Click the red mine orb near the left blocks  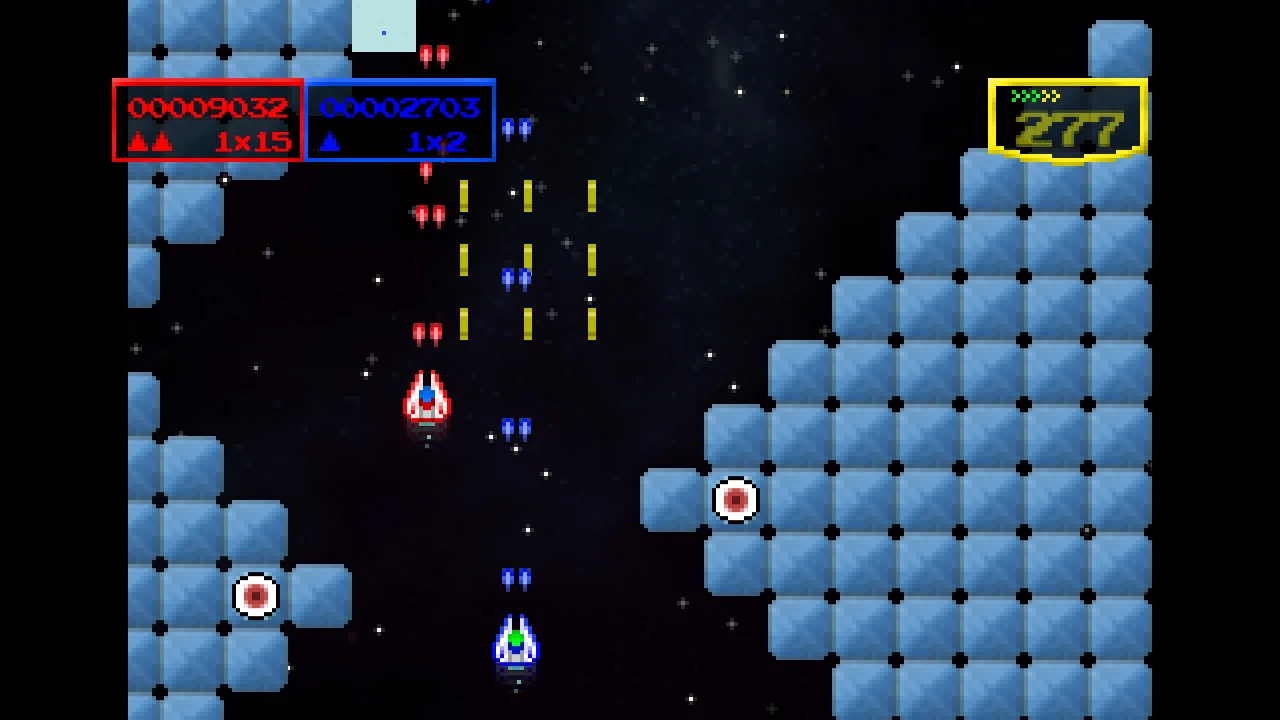coord(257,595)
